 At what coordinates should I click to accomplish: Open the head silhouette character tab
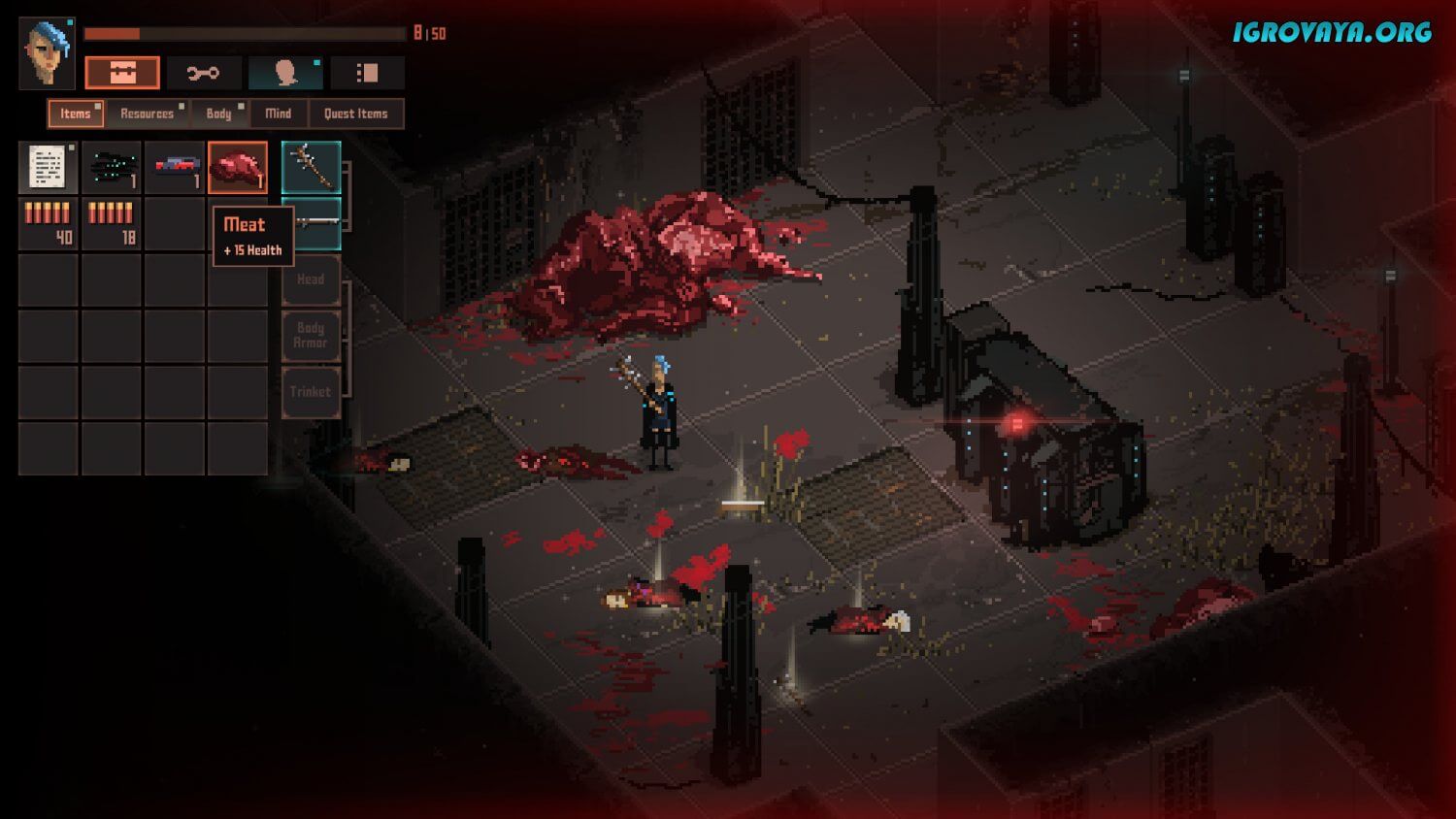coord(284,73)
